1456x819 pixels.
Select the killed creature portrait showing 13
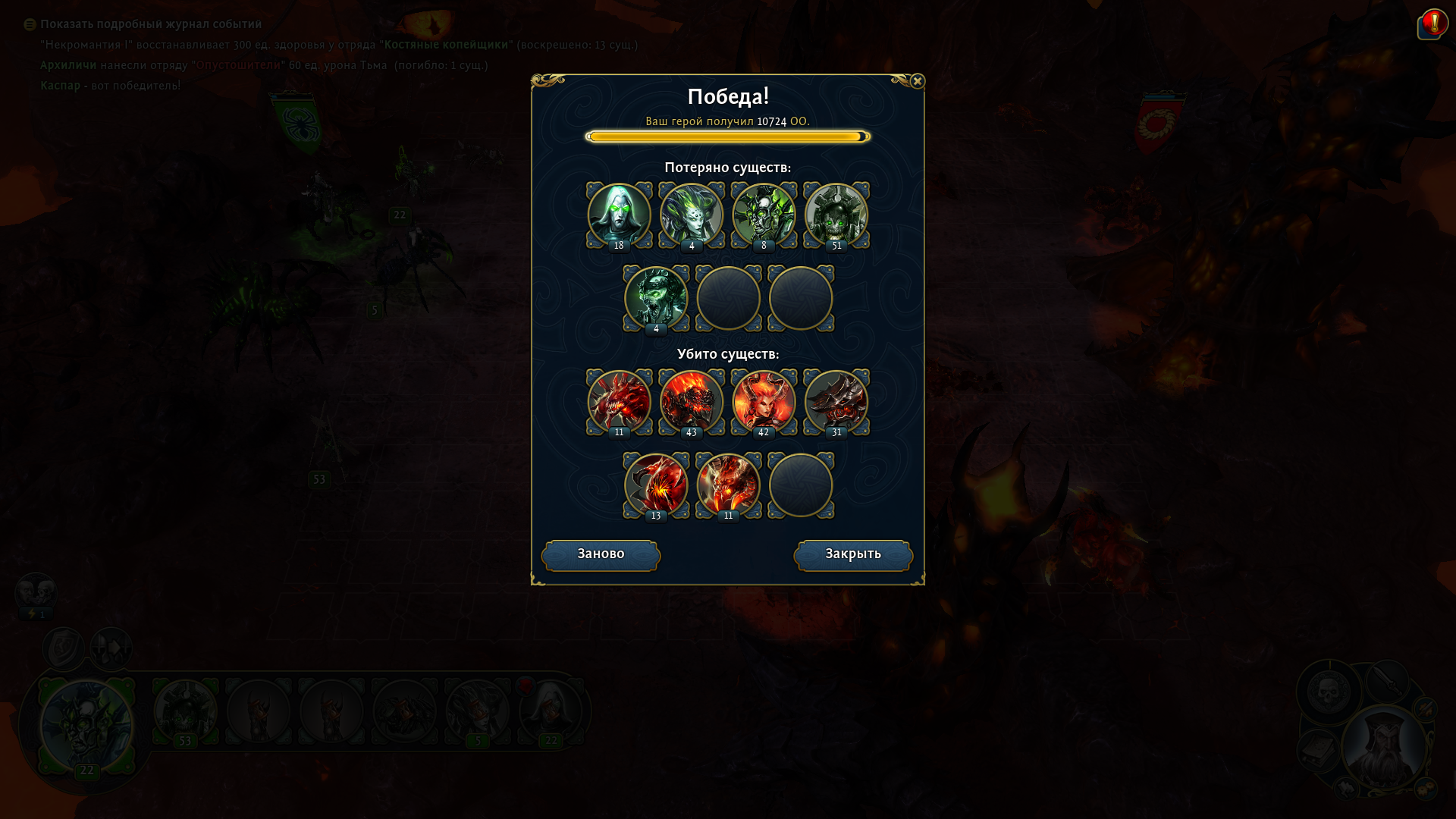tap(656, 485)
